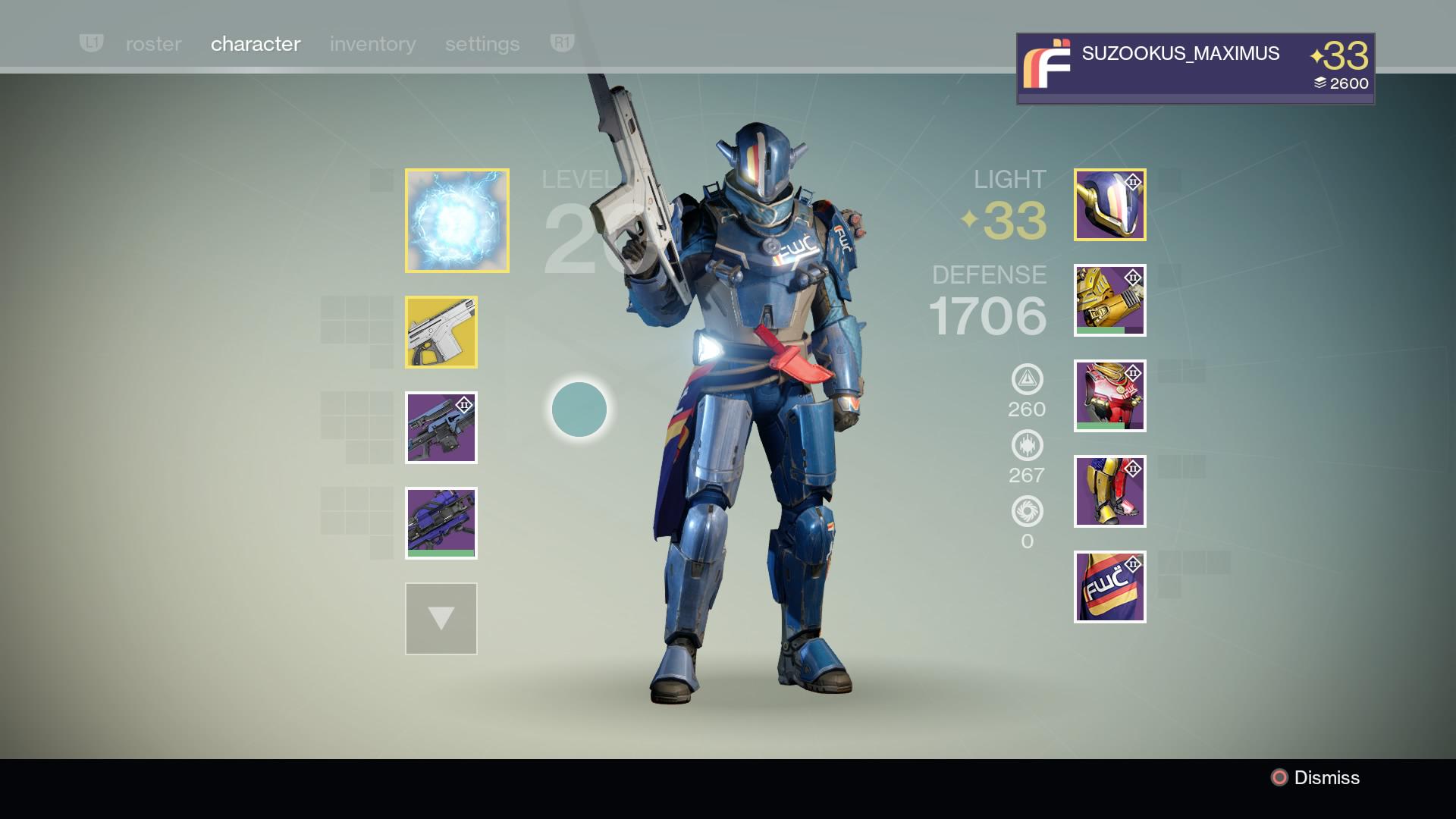Open the leg armor slot
This screenshot has width=1456, height=819.
[1109, 491]
